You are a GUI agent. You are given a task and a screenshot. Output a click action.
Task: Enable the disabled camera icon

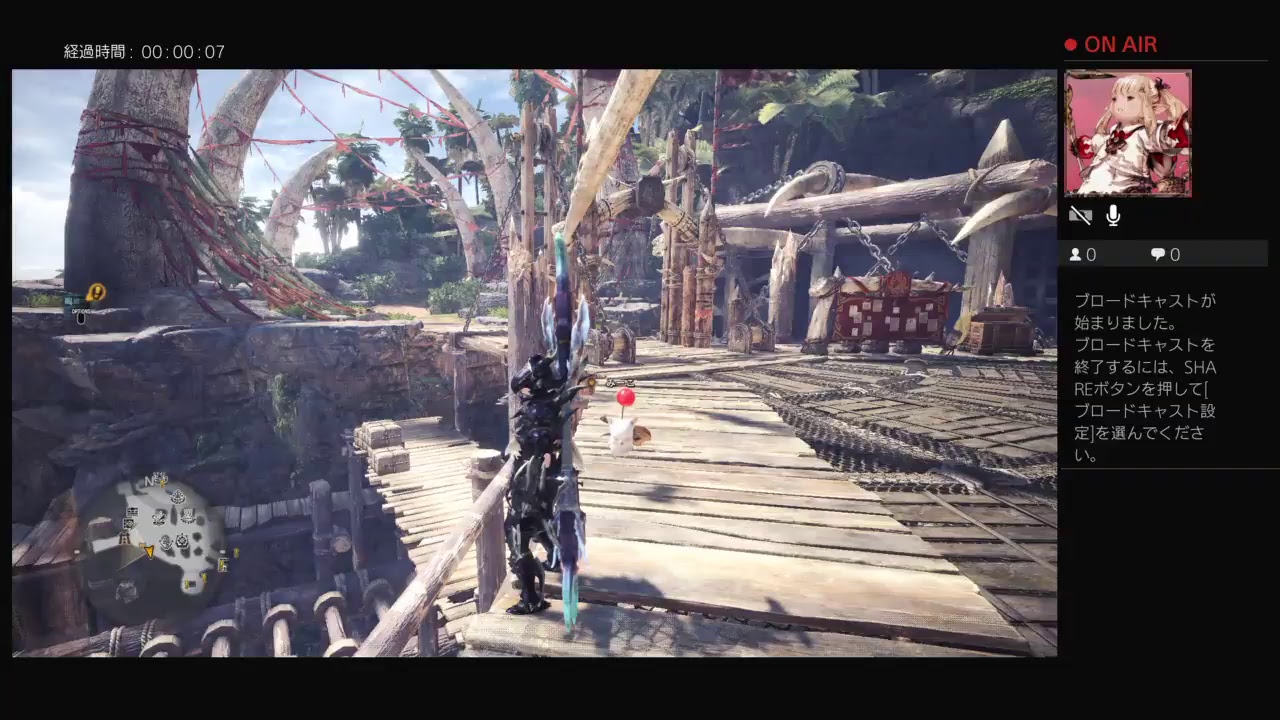[x=1082, y=215]
